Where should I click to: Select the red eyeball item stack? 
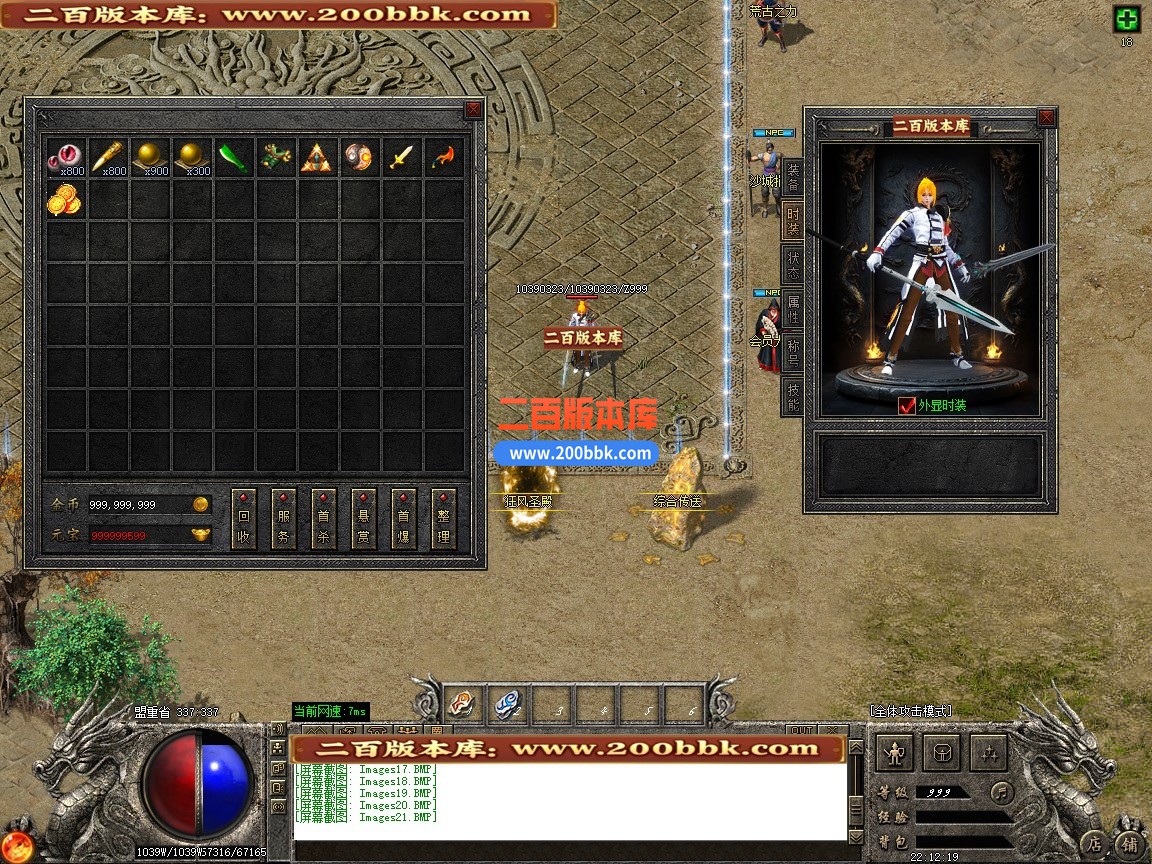tap(65, 158)
